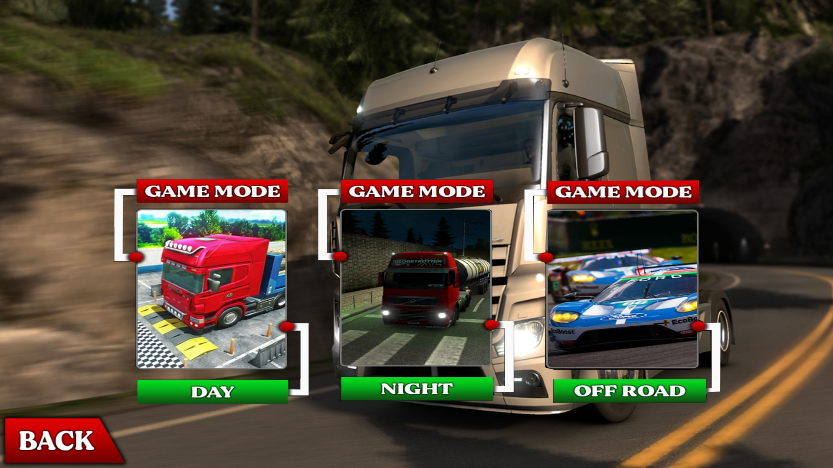Choose the green NIGHT mode button
This screenshot has height=468, width=833.
(416, 388)
